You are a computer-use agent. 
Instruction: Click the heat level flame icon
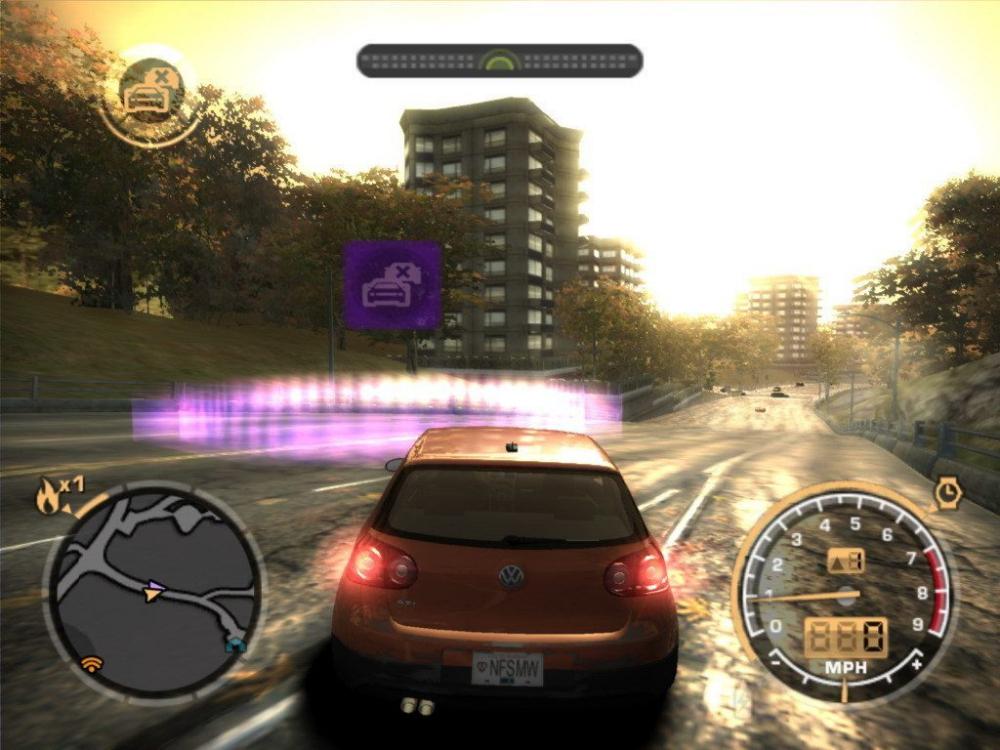pos(48,495)
